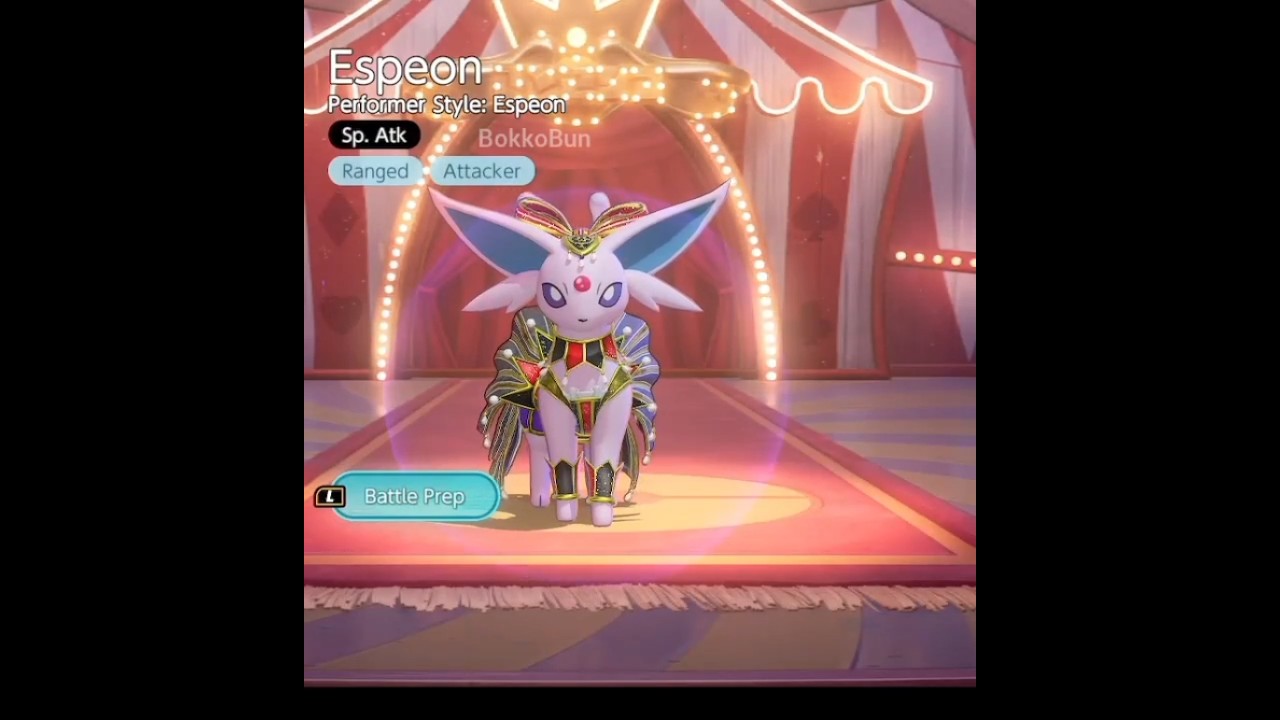Click the Battle Prep button
The image size is (1280, 720).
414,496
